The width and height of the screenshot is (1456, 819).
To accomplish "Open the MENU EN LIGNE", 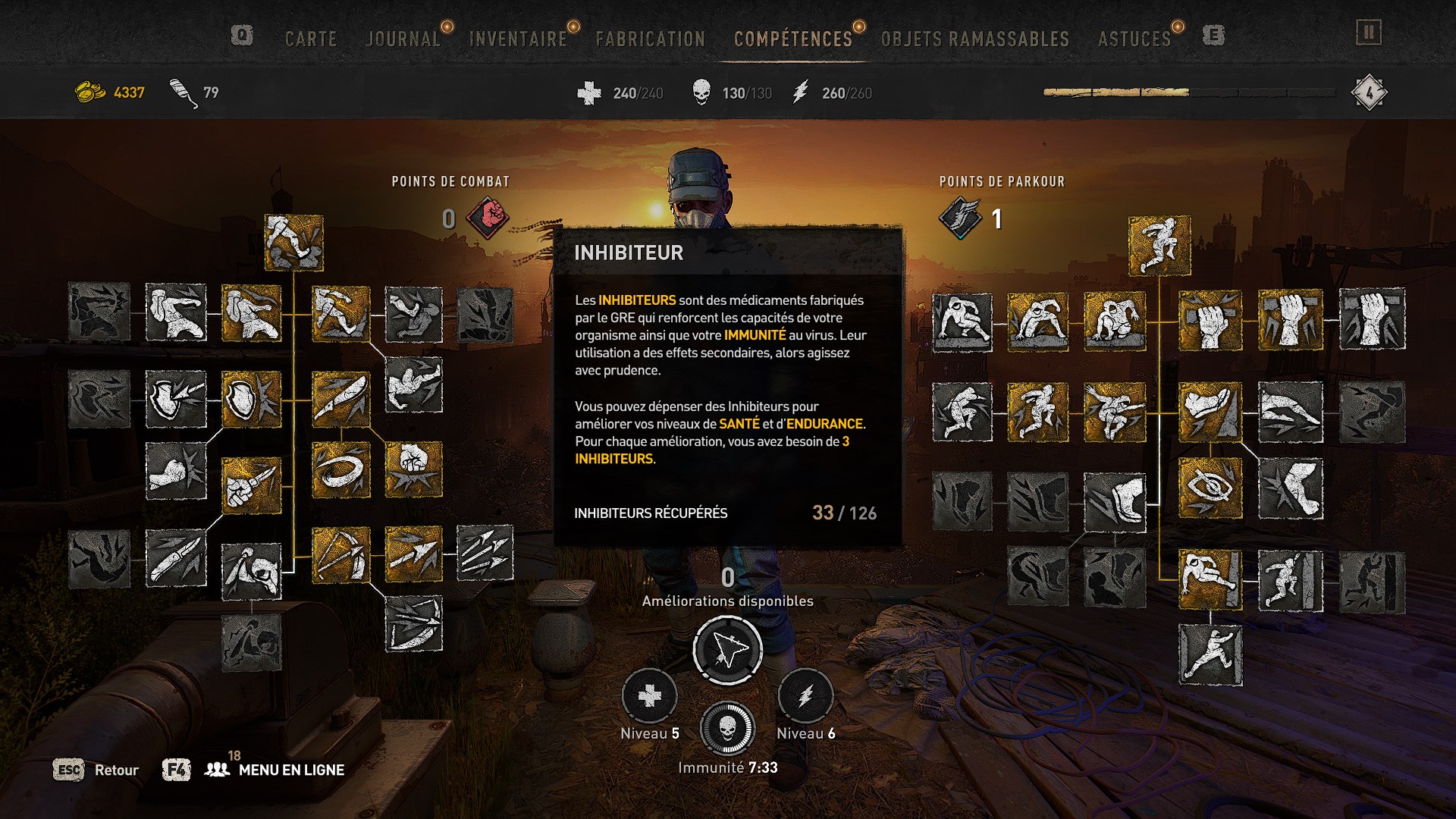I will (x=292, y=770).
